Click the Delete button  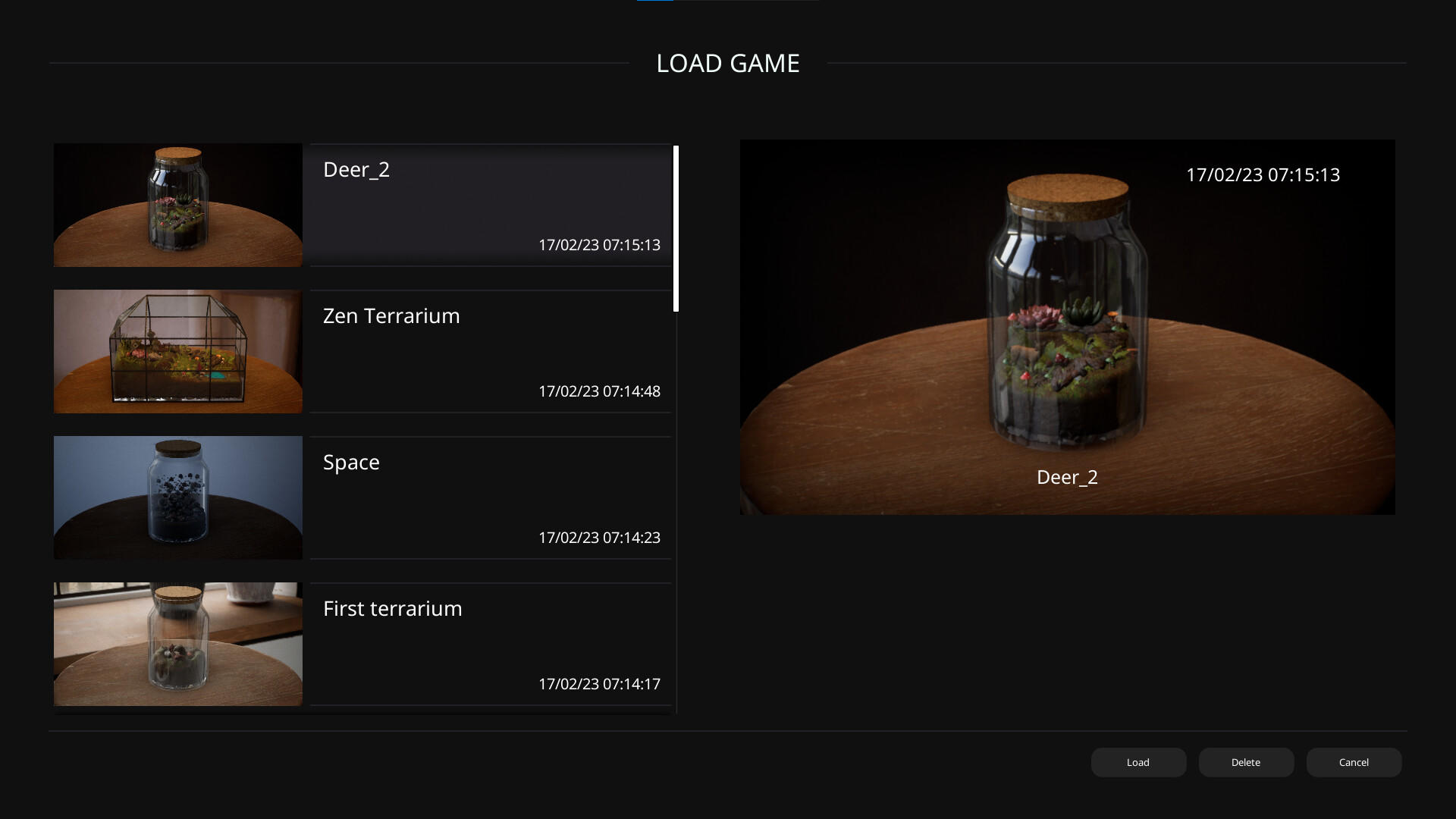[1246, 762]
